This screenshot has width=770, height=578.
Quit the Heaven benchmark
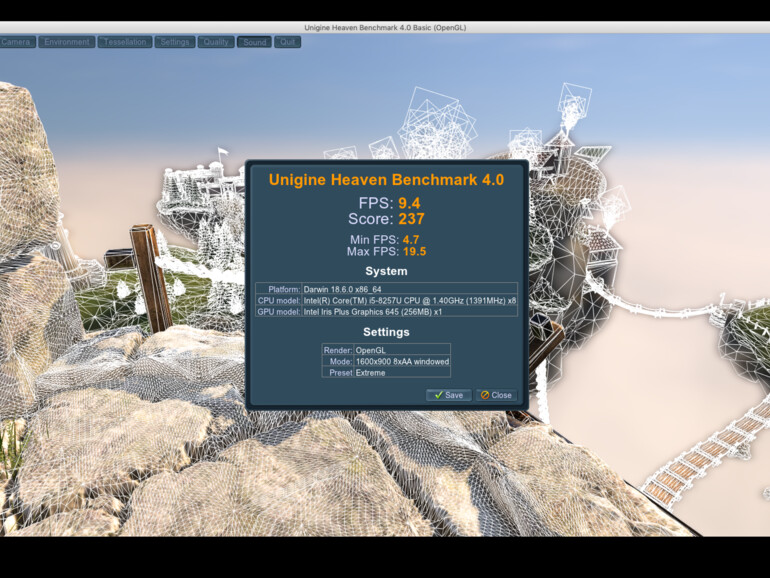pos(288,42)
